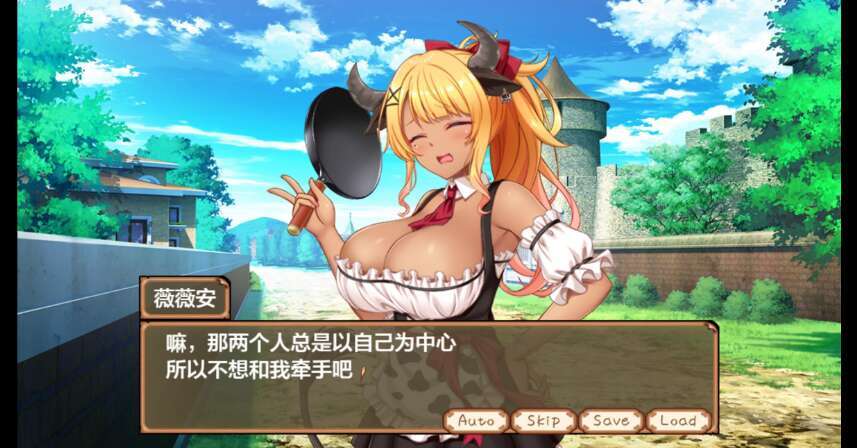Open the Save menu
The height and width of the screenshot is (448, 857).
pyautogui.click(x=610, y=421)
